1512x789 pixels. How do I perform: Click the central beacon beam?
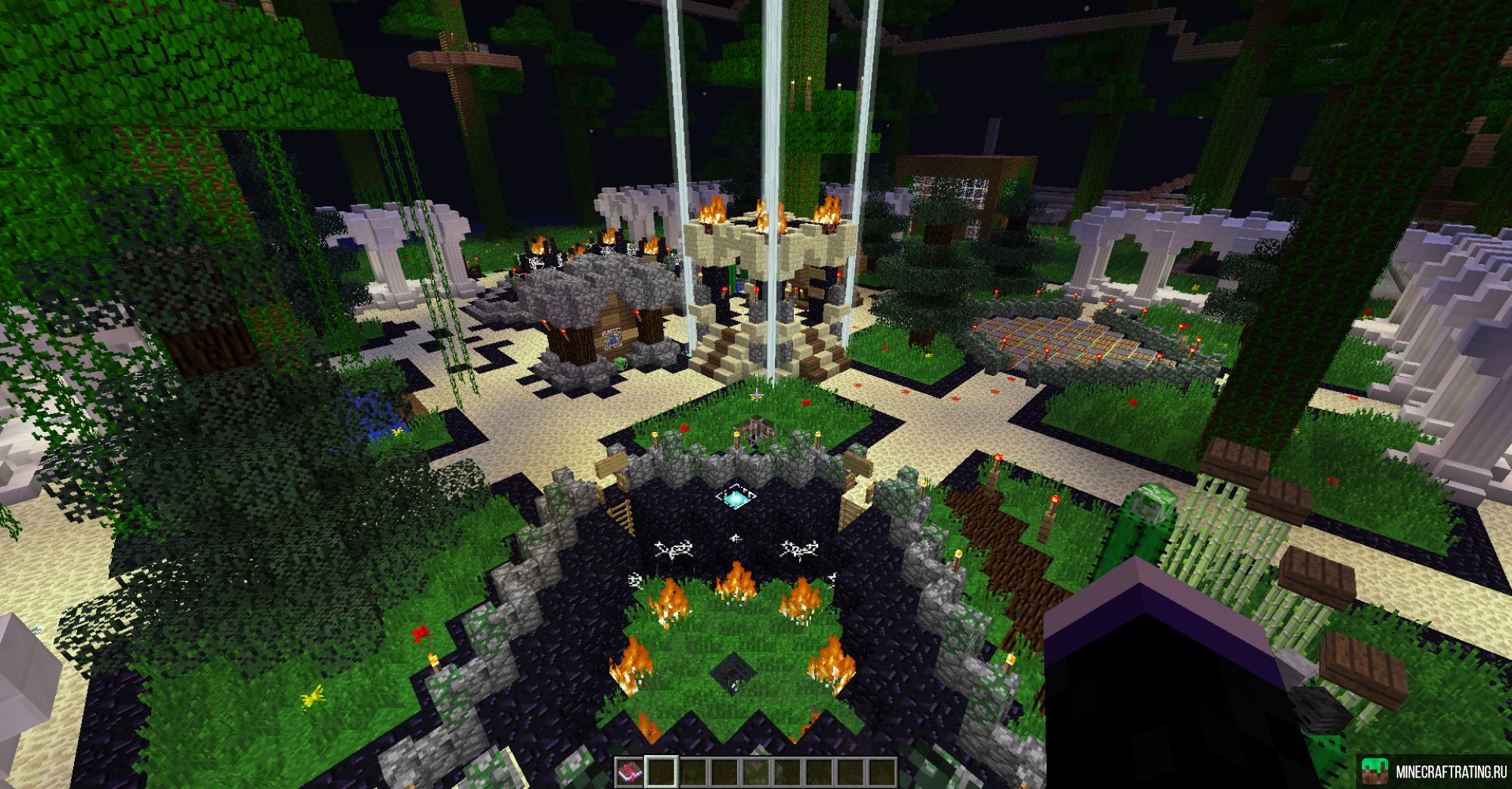[x=771, y=113]
